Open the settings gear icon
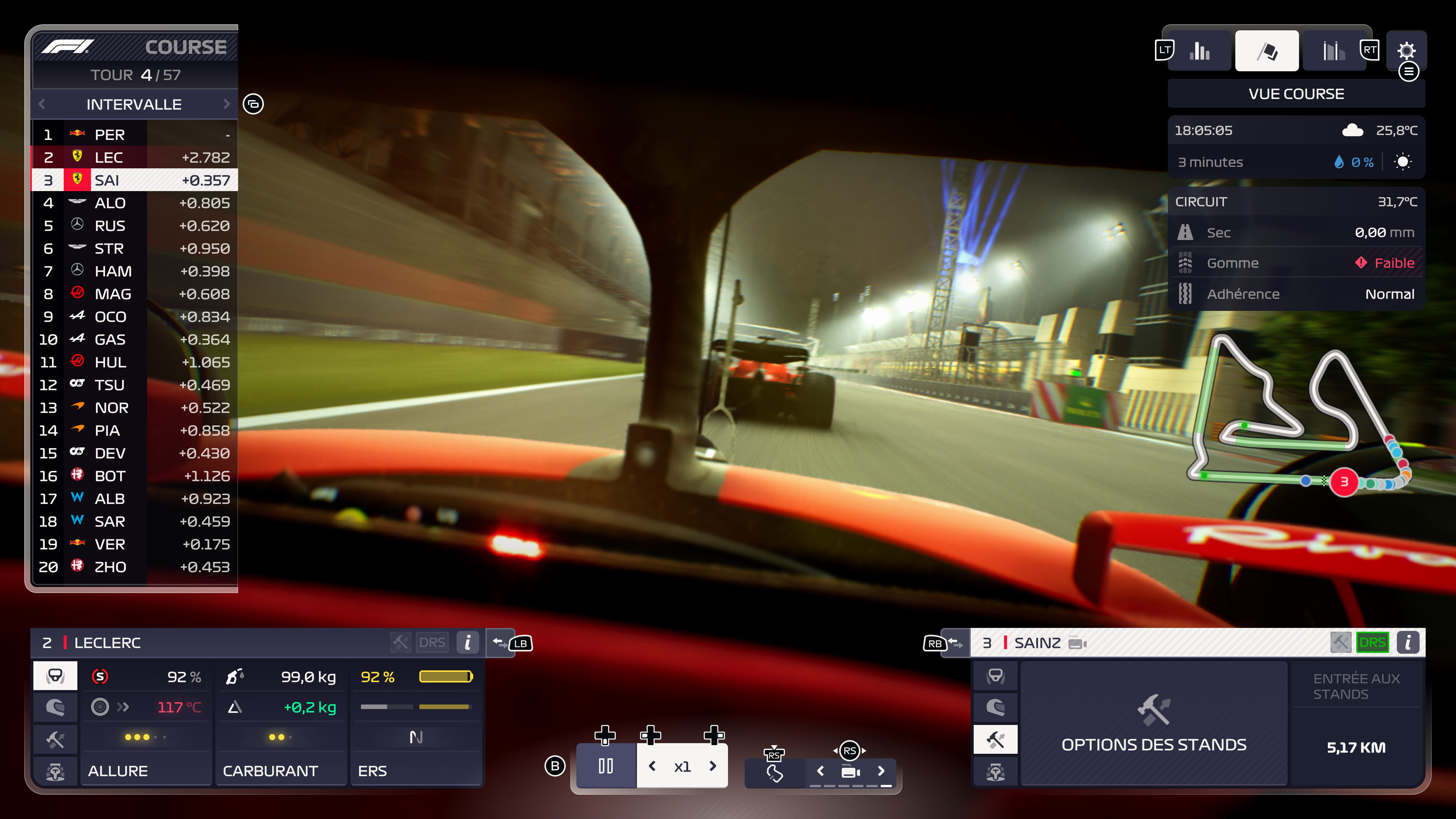1456x819 pixels. 1406,51
